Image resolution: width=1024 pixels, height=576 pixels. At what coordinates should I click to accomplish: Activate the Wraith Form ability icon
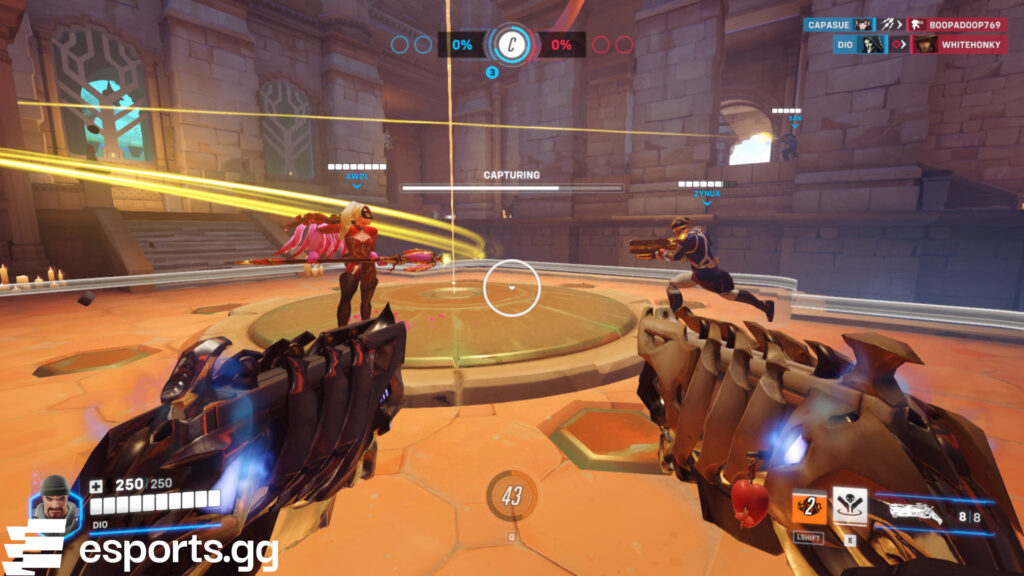tap(809, 508)
